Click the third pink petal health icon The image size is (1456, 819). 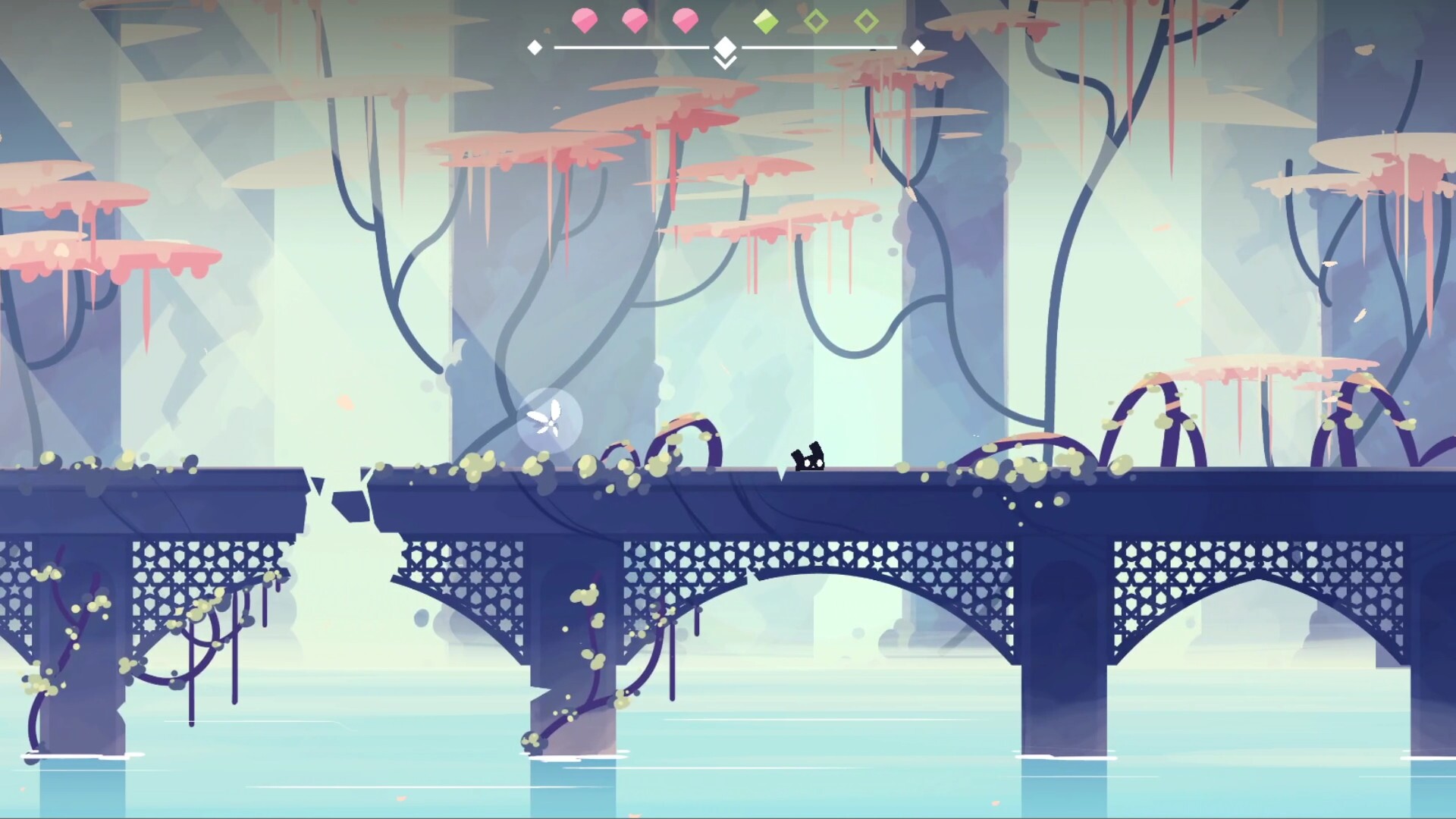pyautogui.click(x=686, y=20)
